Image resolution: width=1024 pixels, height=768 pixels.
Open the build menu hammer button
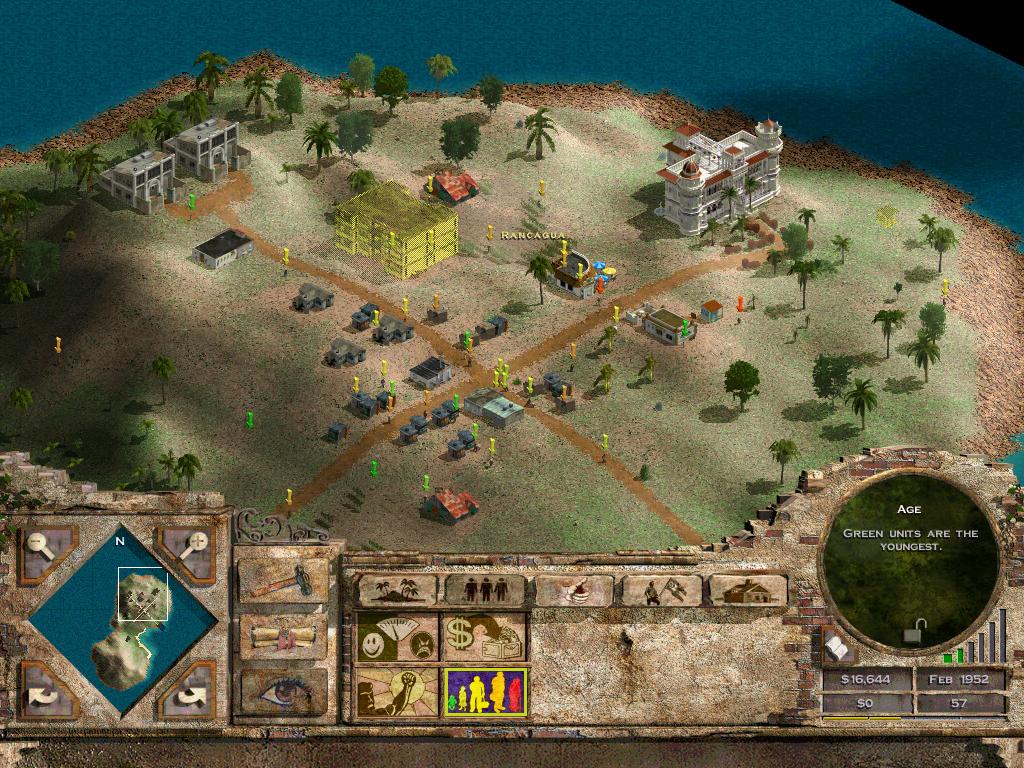point(283,580)
